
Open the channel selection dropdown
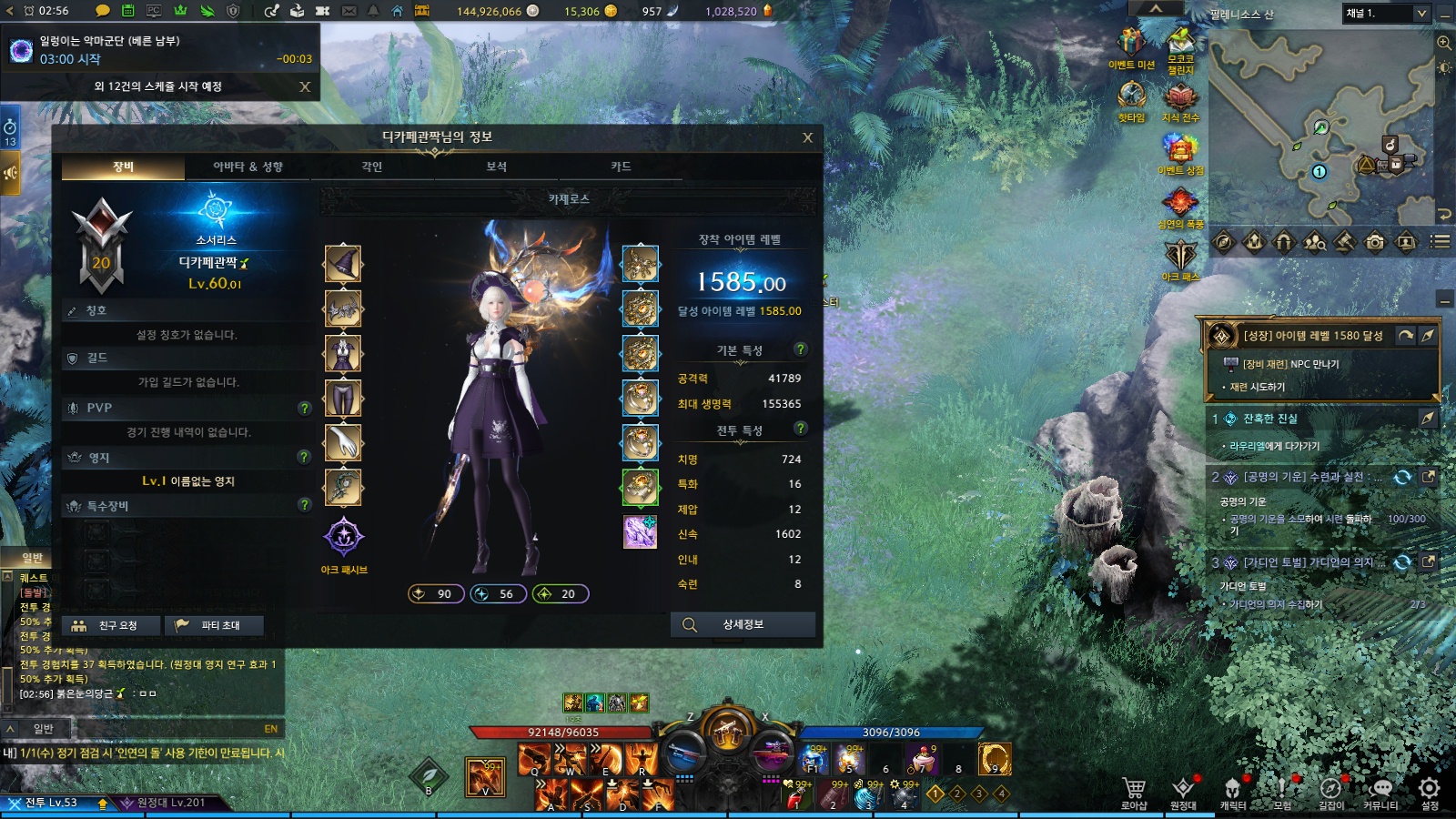pyautogui.click(x=1421, y=13)
